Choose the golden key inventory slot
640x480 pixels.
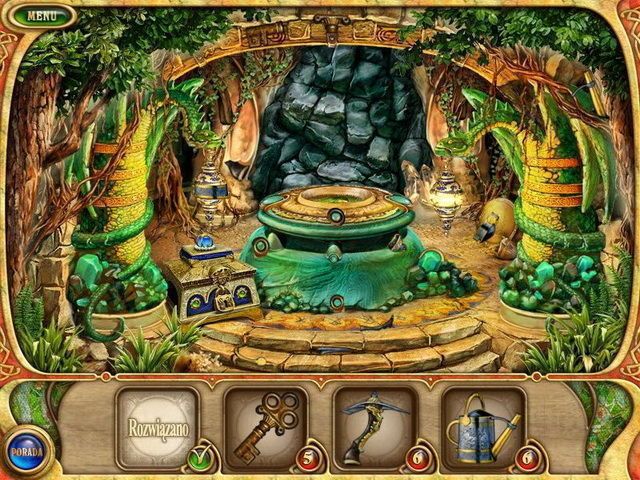pyautogui.click(x=265, y=428)
